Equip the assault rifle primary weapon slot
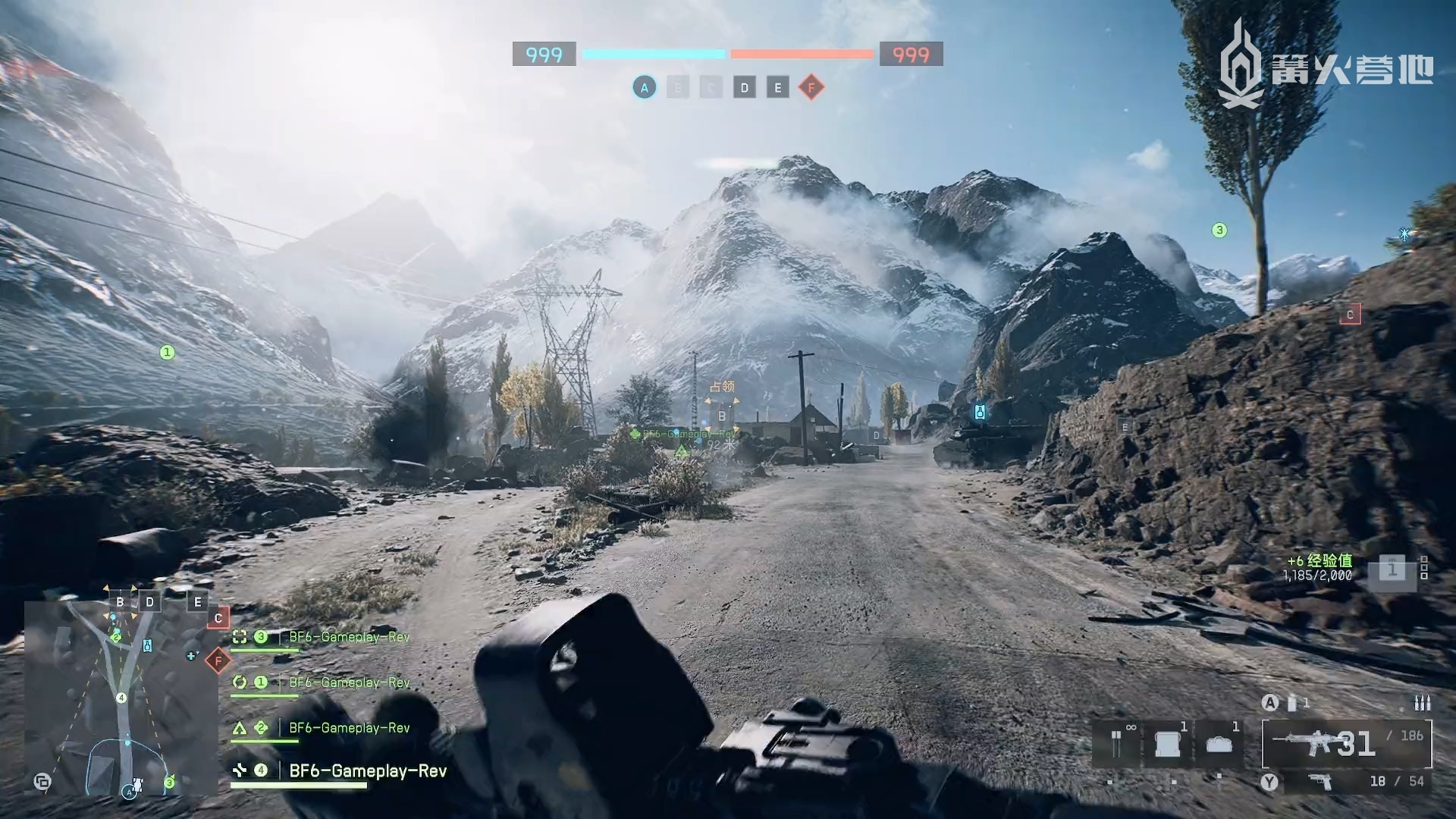 coord(1346,744)
